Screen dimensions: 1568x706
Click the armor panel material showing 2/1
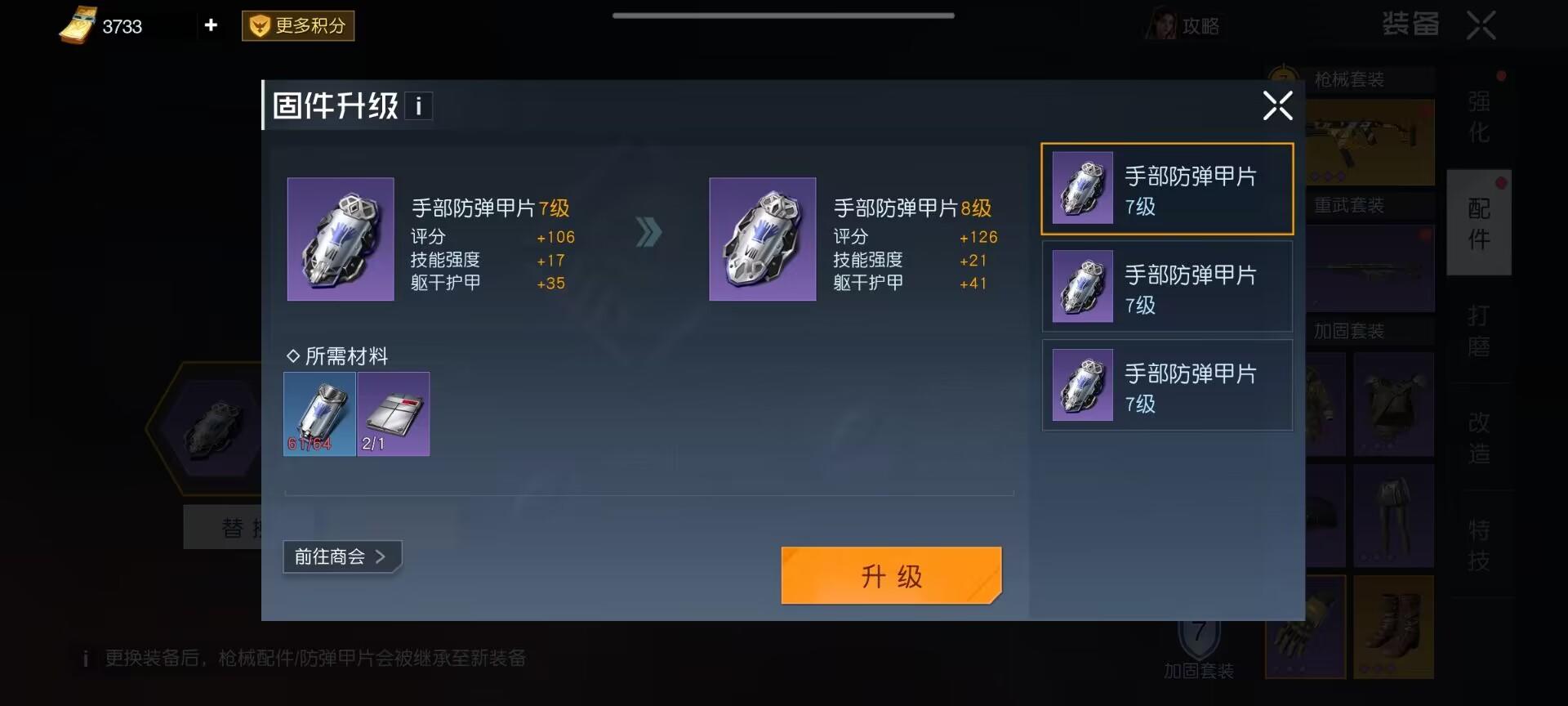point(393,414)
